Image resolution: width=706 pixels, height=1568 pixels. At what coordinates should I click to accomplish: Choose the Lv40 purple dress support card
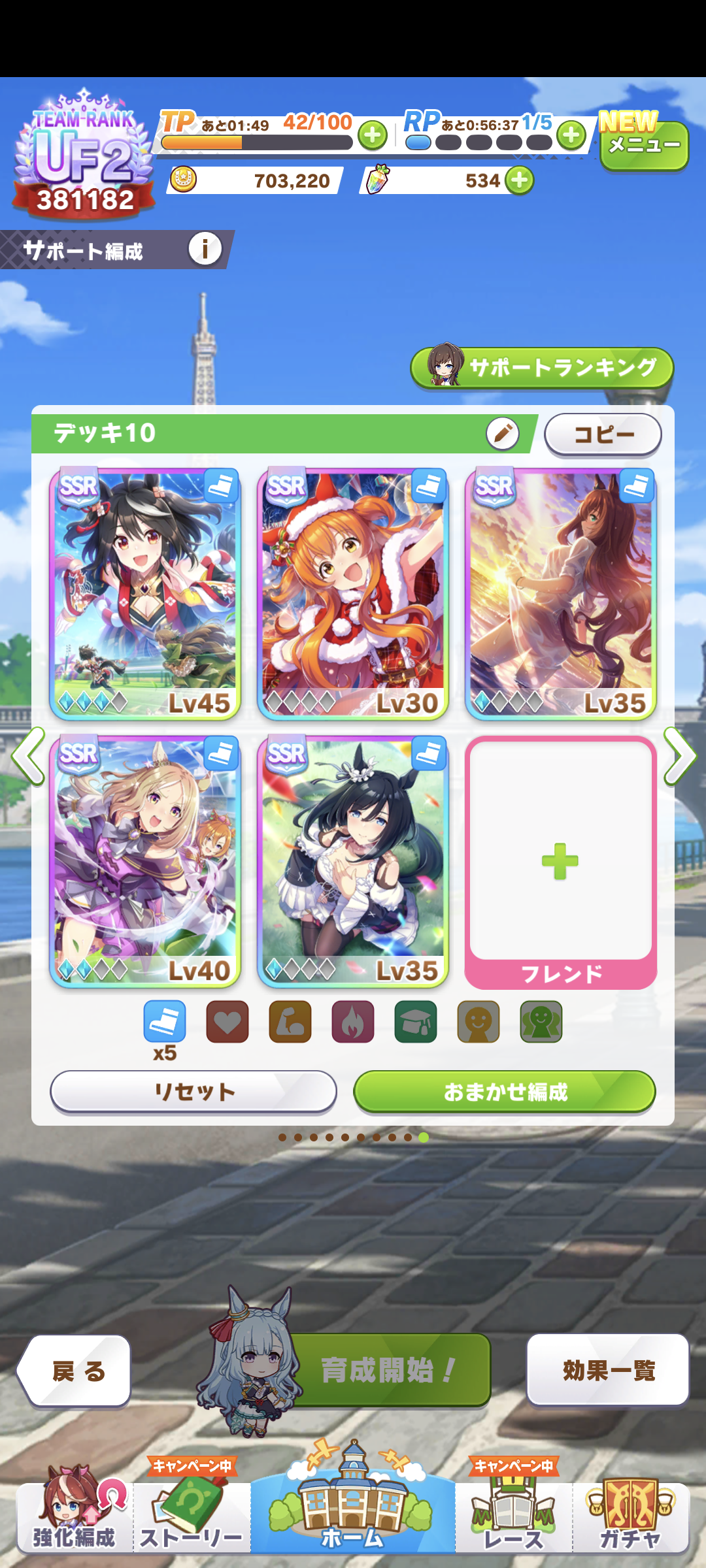(x=145, y=861)
